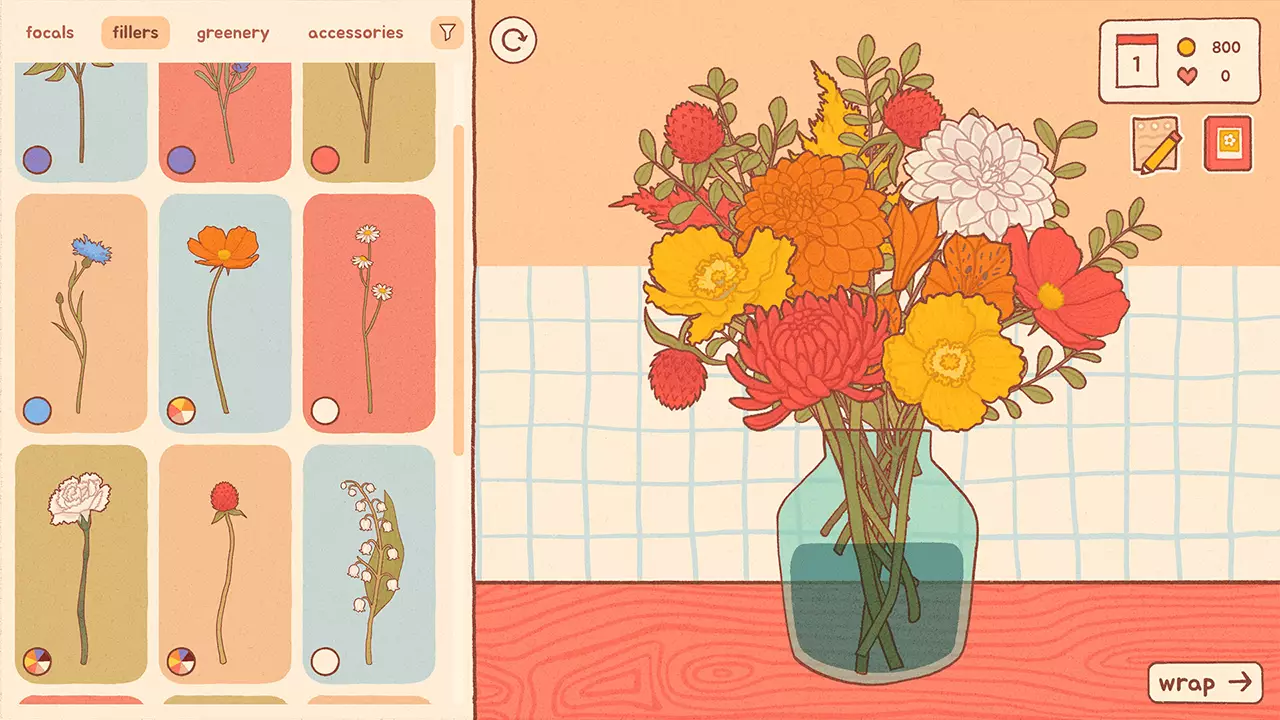Reset the bouquet with the circular arrow icon
This screenshot has width=1280, height=720.
[514, 42]
